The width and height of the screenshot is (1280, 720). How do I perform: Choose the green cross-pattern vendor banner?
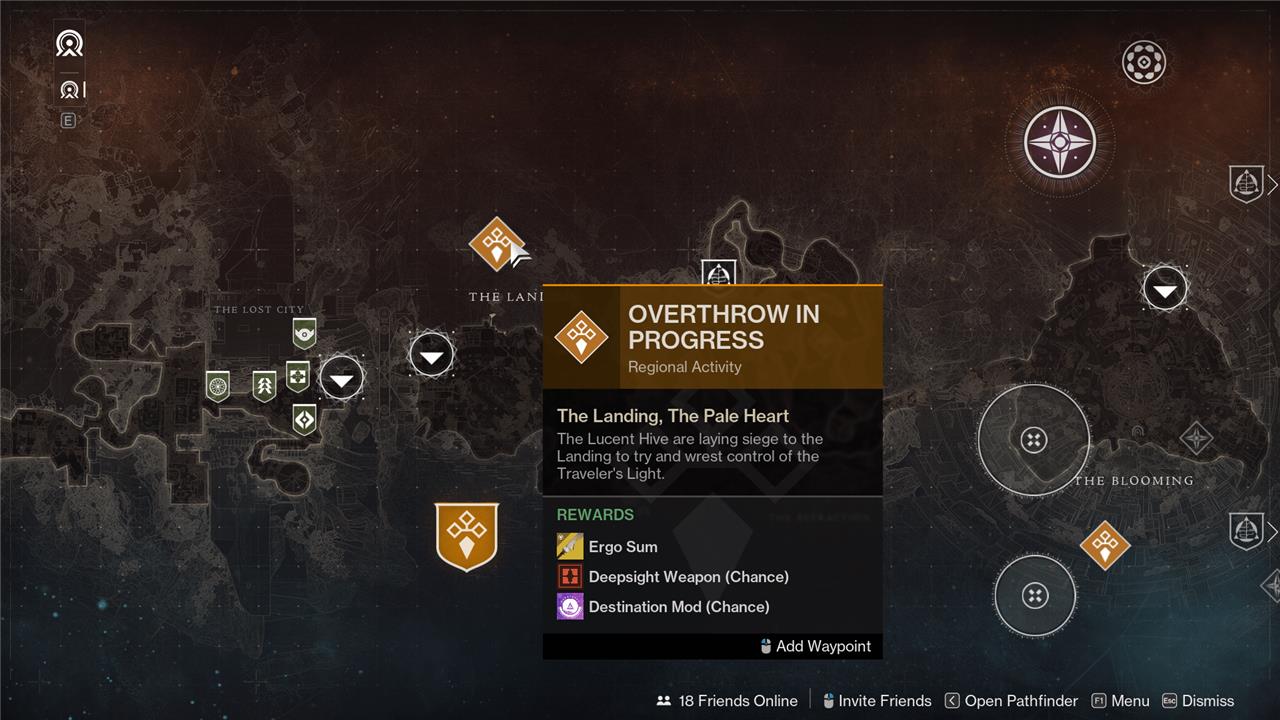(x=298, y=376)
